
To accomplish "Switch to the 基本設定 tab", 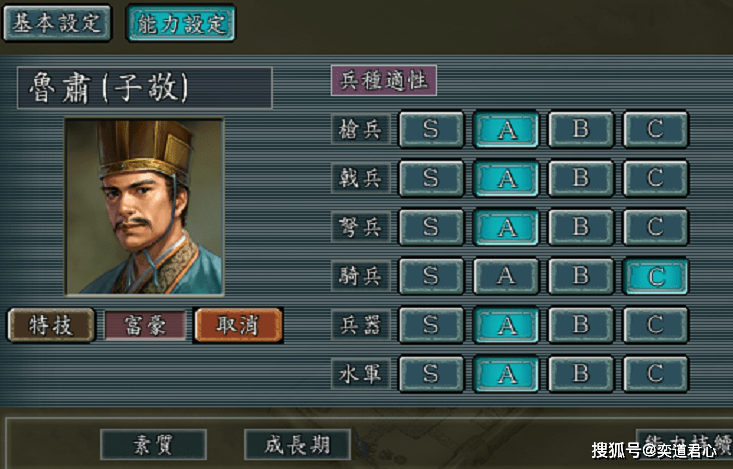I will tap(56, 23).
